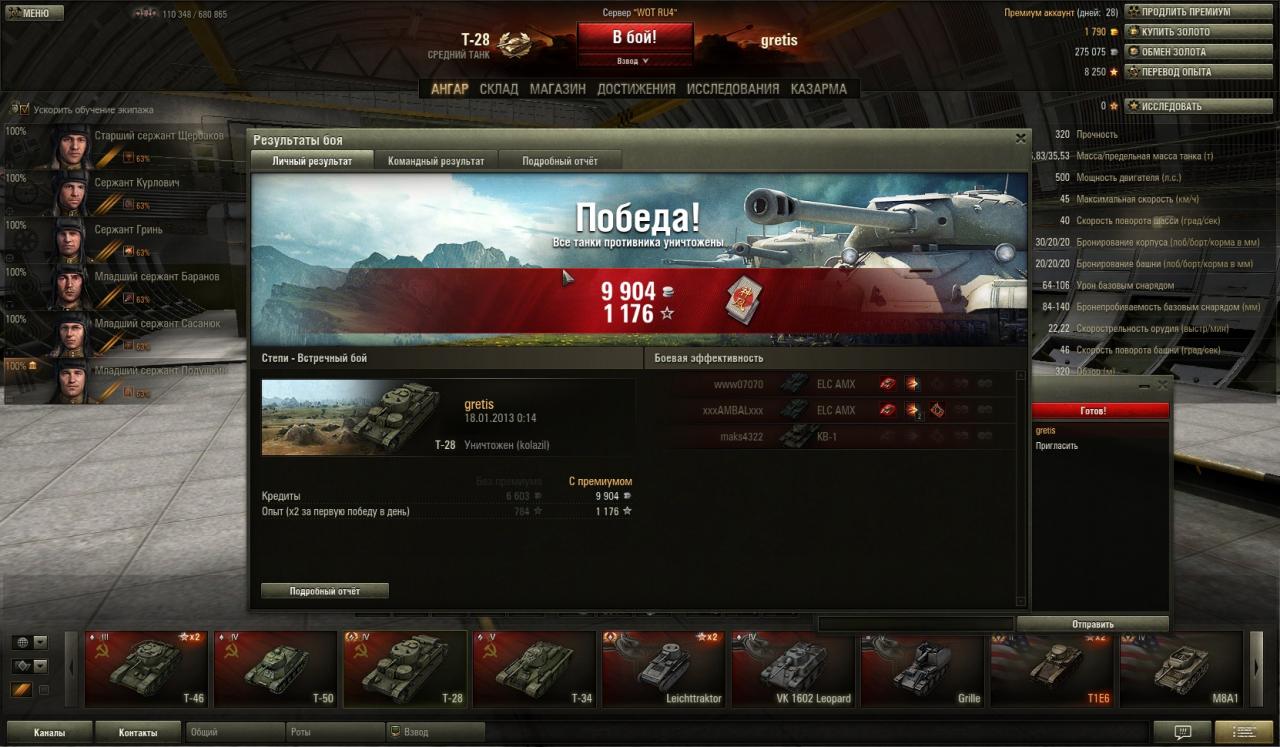Image resolution: width=1280 pixels, height=747 pixels.
Task: Switch to the Склад section
Action: coord(498,89)
